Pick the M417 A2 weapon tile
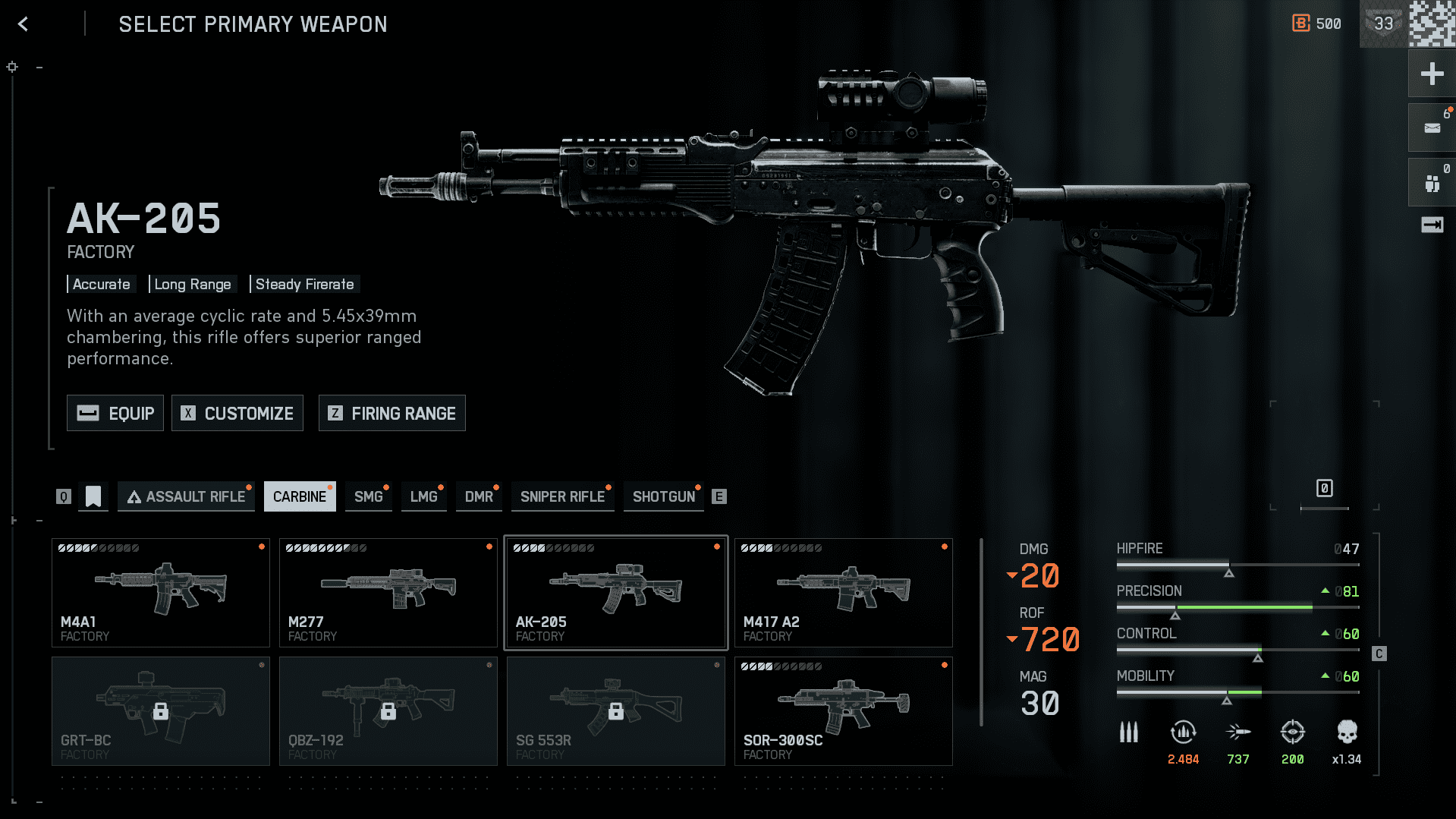 tap(843, 593)
